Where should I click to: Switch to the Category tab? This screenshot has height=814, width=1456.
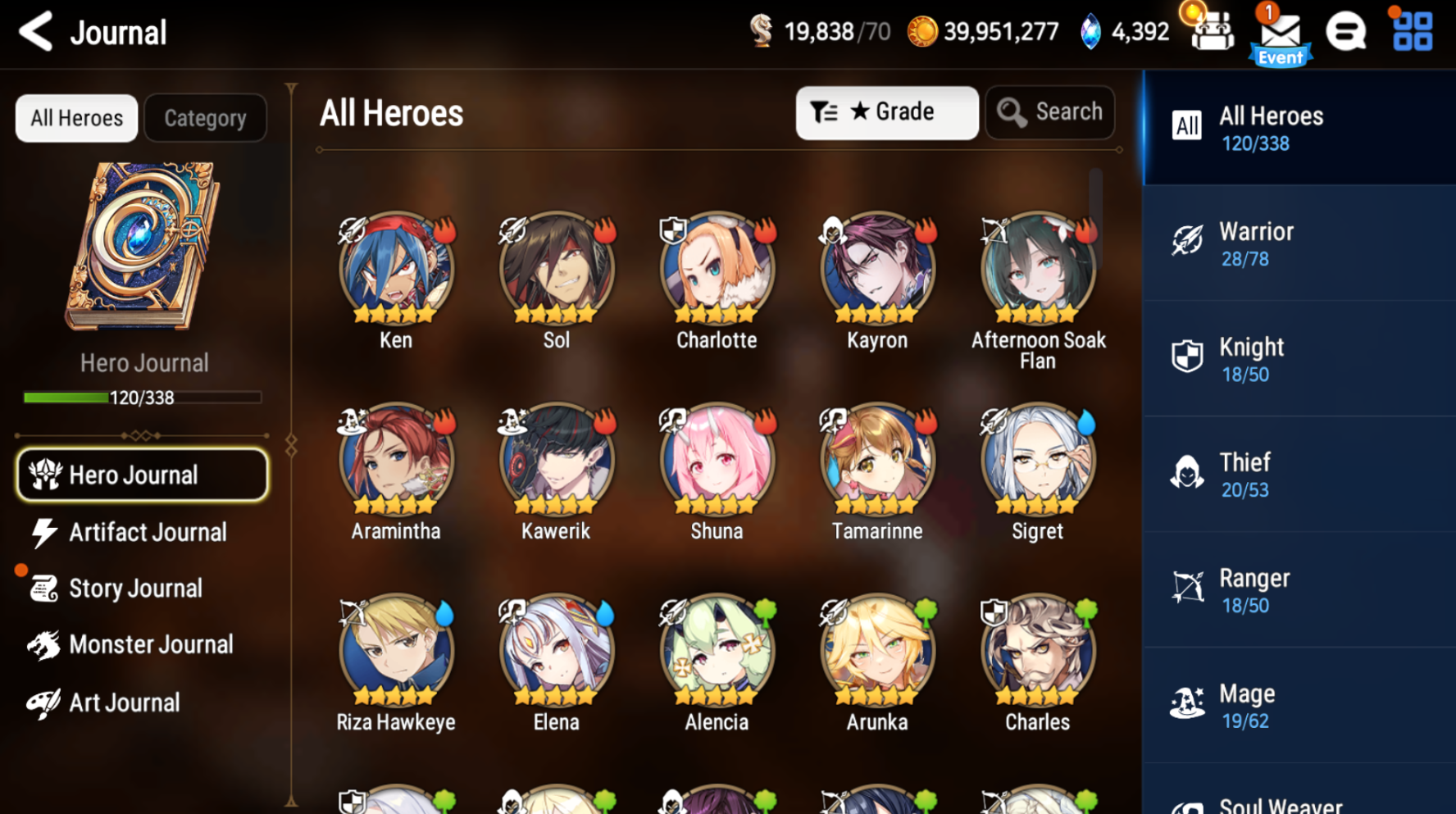pyautogui.click(x=205, y=118)
